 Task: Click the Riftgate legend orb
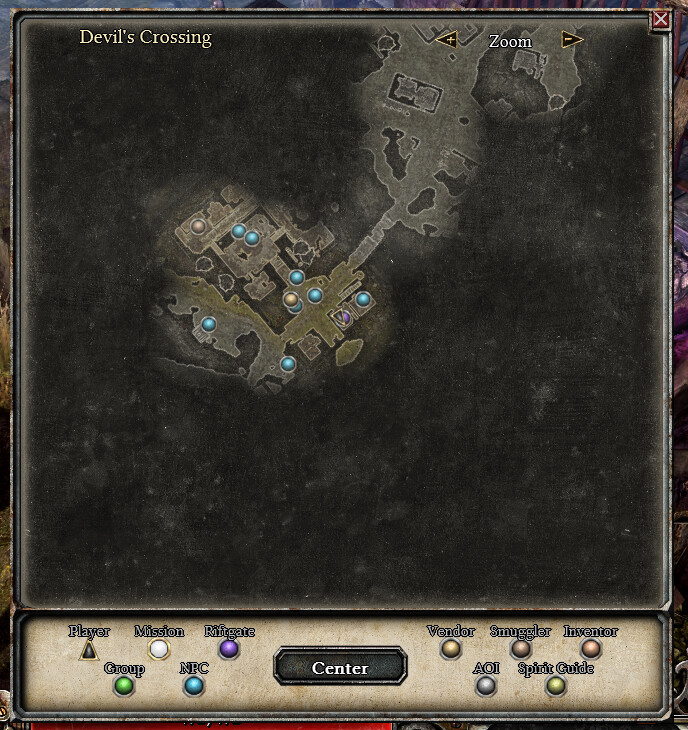[x=229, y=649]
